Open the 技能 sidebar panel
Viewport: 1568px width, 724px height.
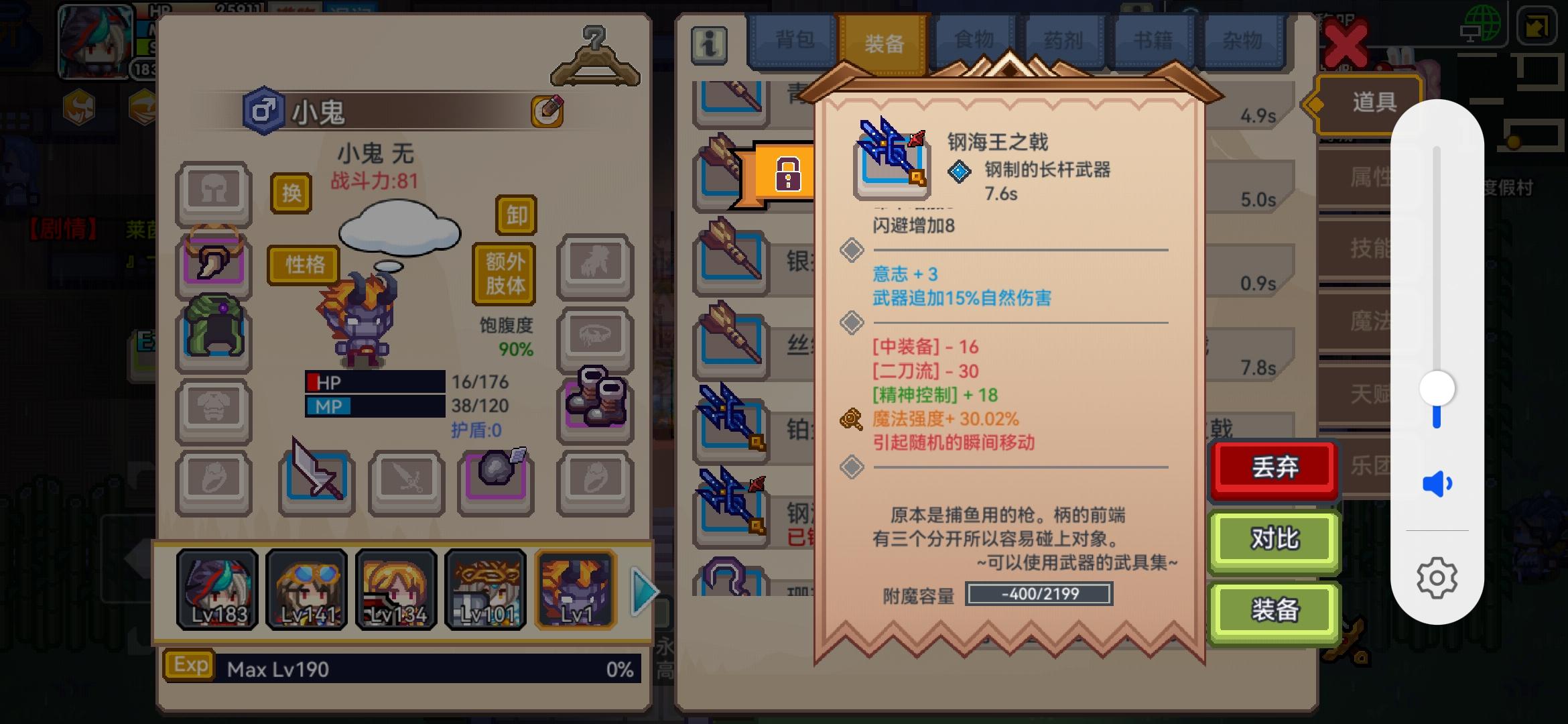coord(1360,247)
